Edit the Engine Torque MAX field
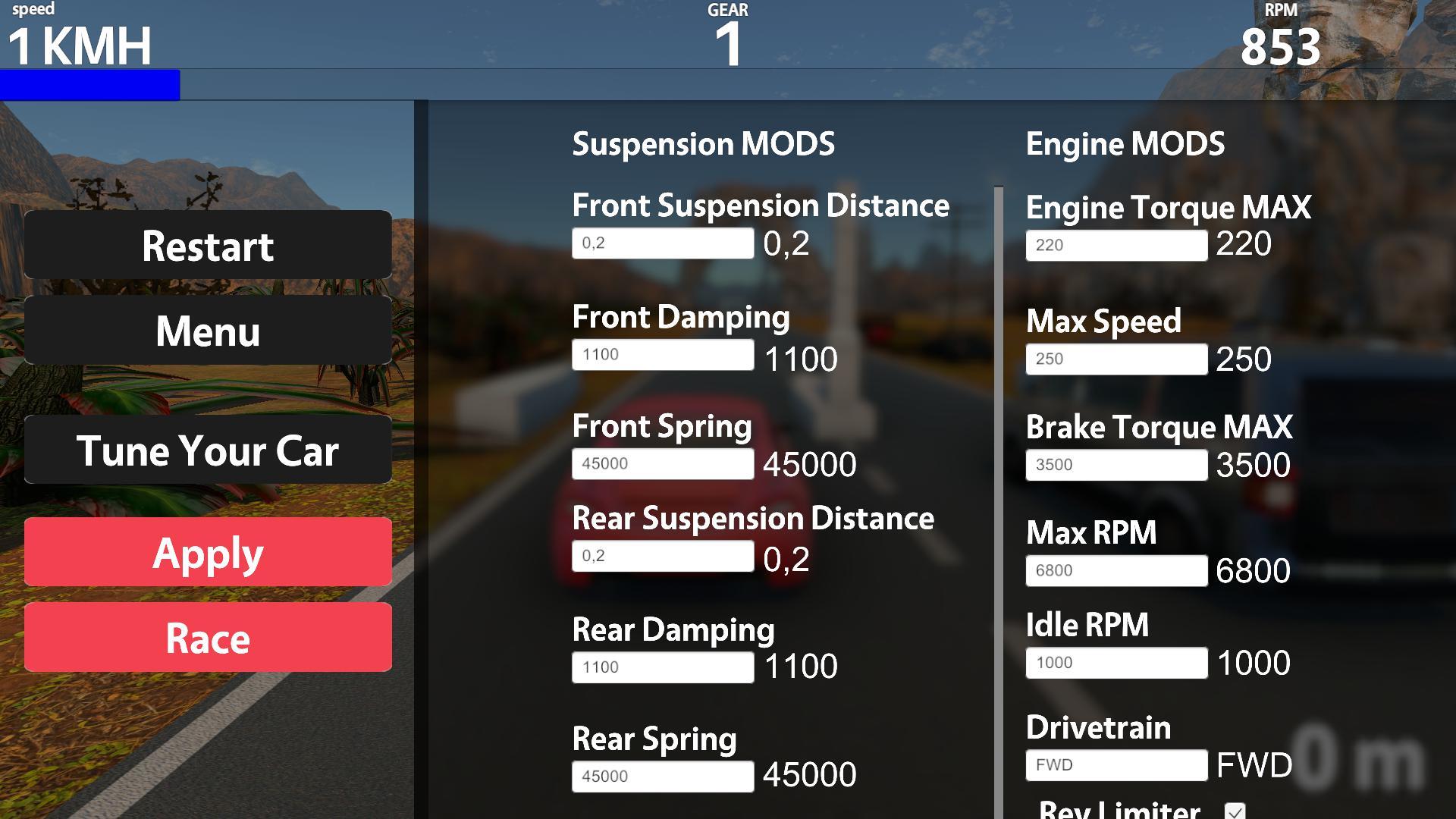 (1116, 246)
